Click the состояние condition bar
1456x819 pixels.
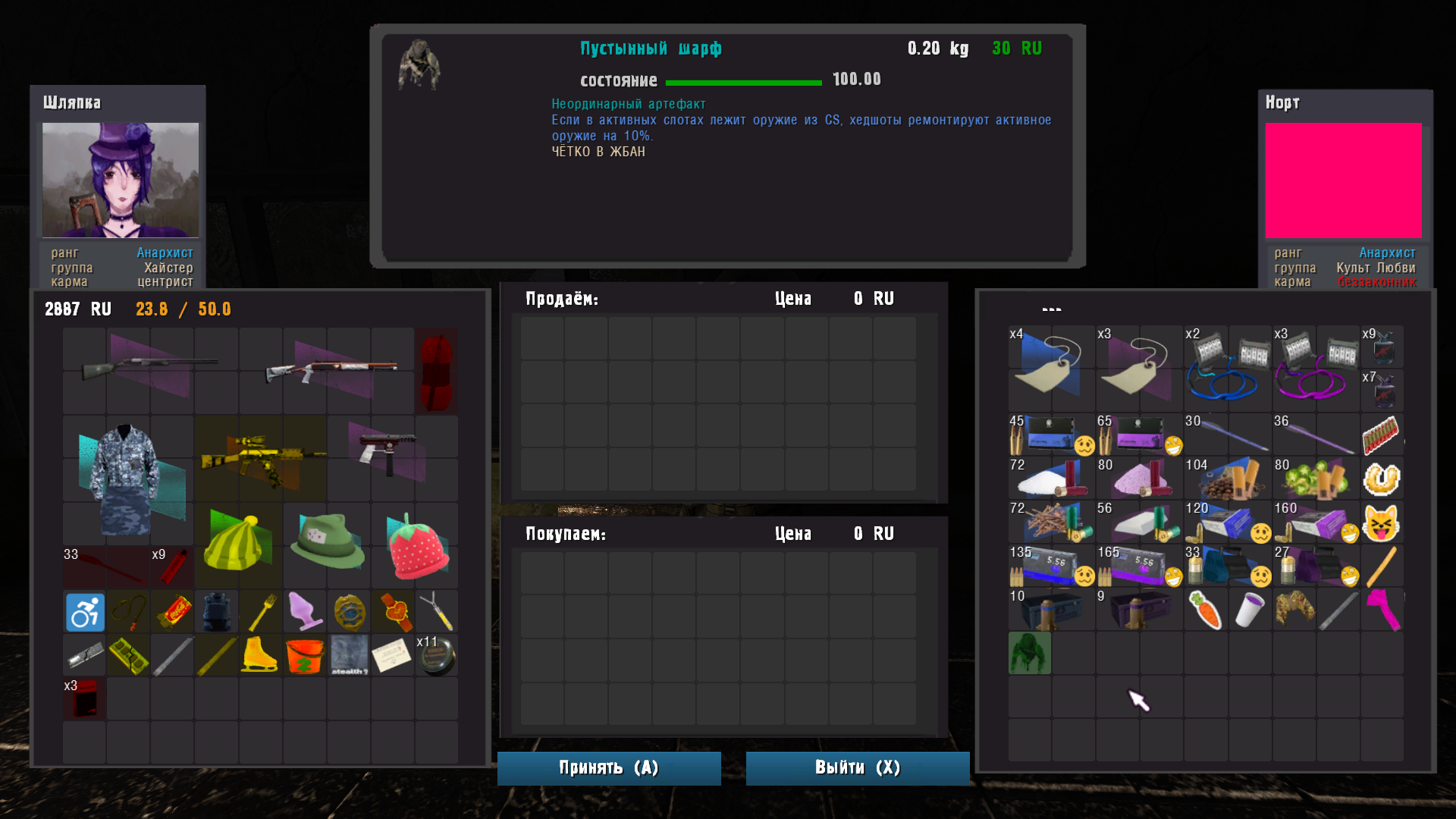(743, 81)
